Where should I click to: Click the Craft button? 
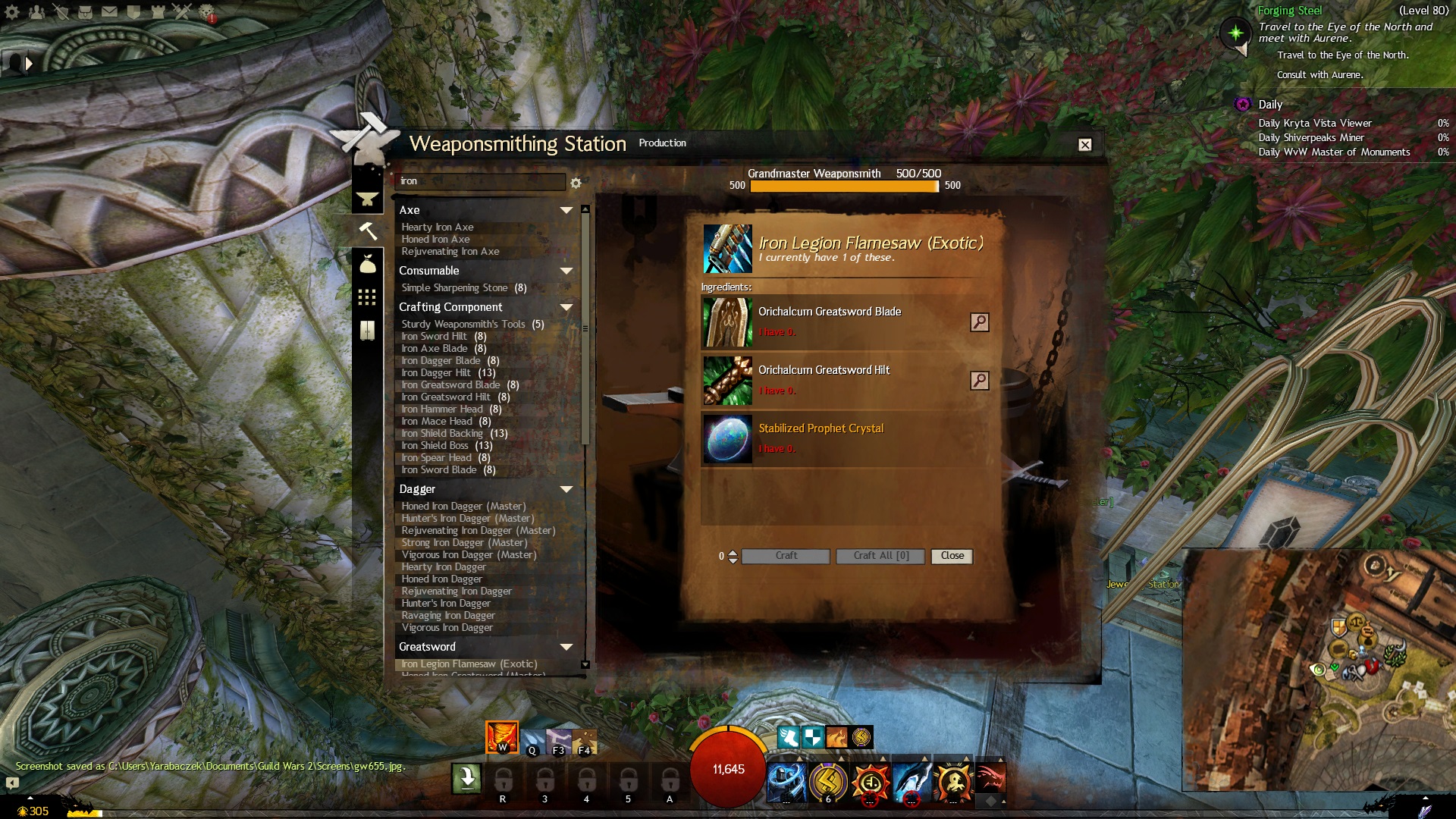pos(786,556)
